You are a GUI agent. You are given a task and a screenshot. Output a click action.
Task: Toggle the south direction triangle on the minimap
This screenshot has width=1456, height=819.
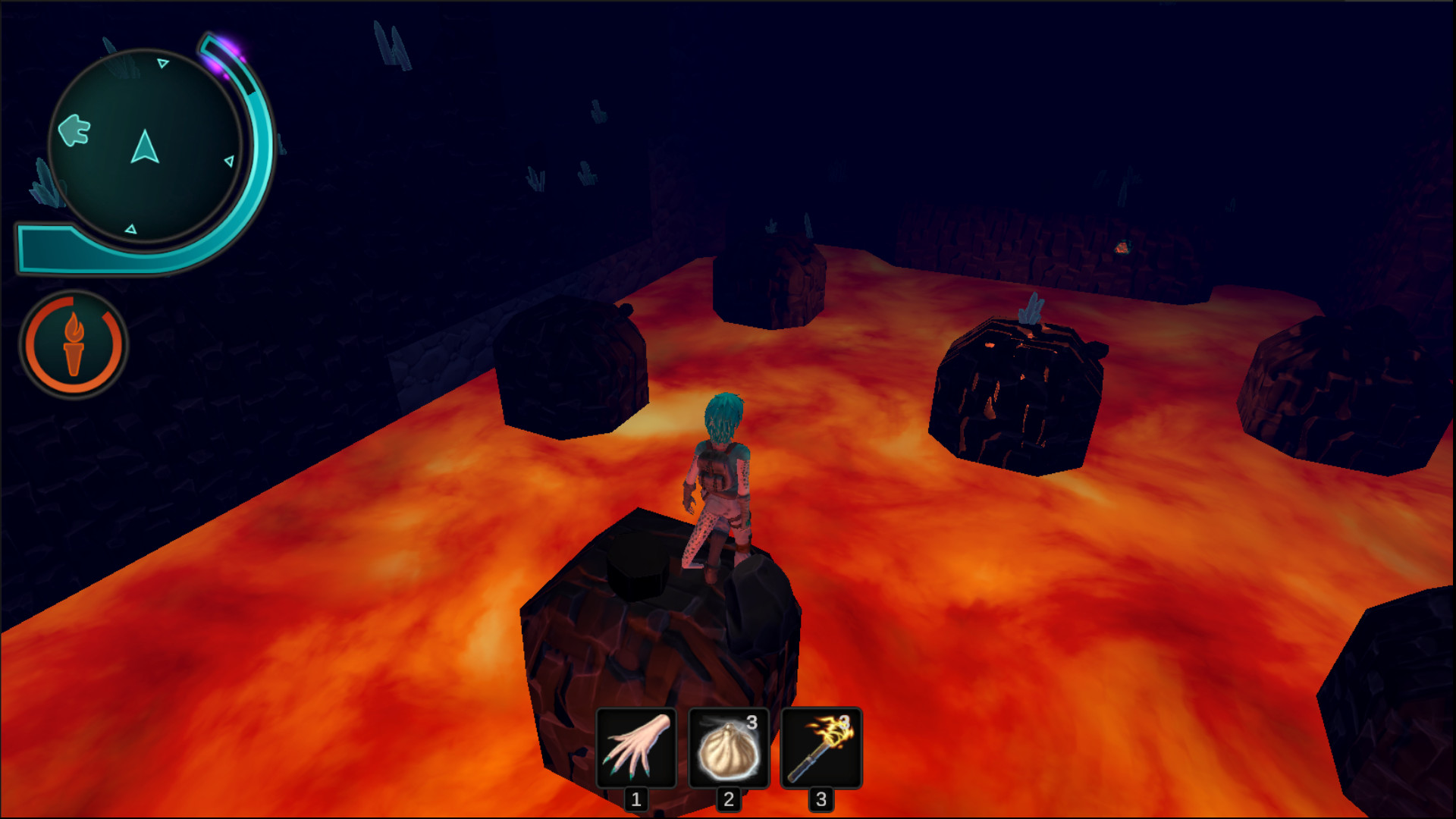(x=131, y=227)
